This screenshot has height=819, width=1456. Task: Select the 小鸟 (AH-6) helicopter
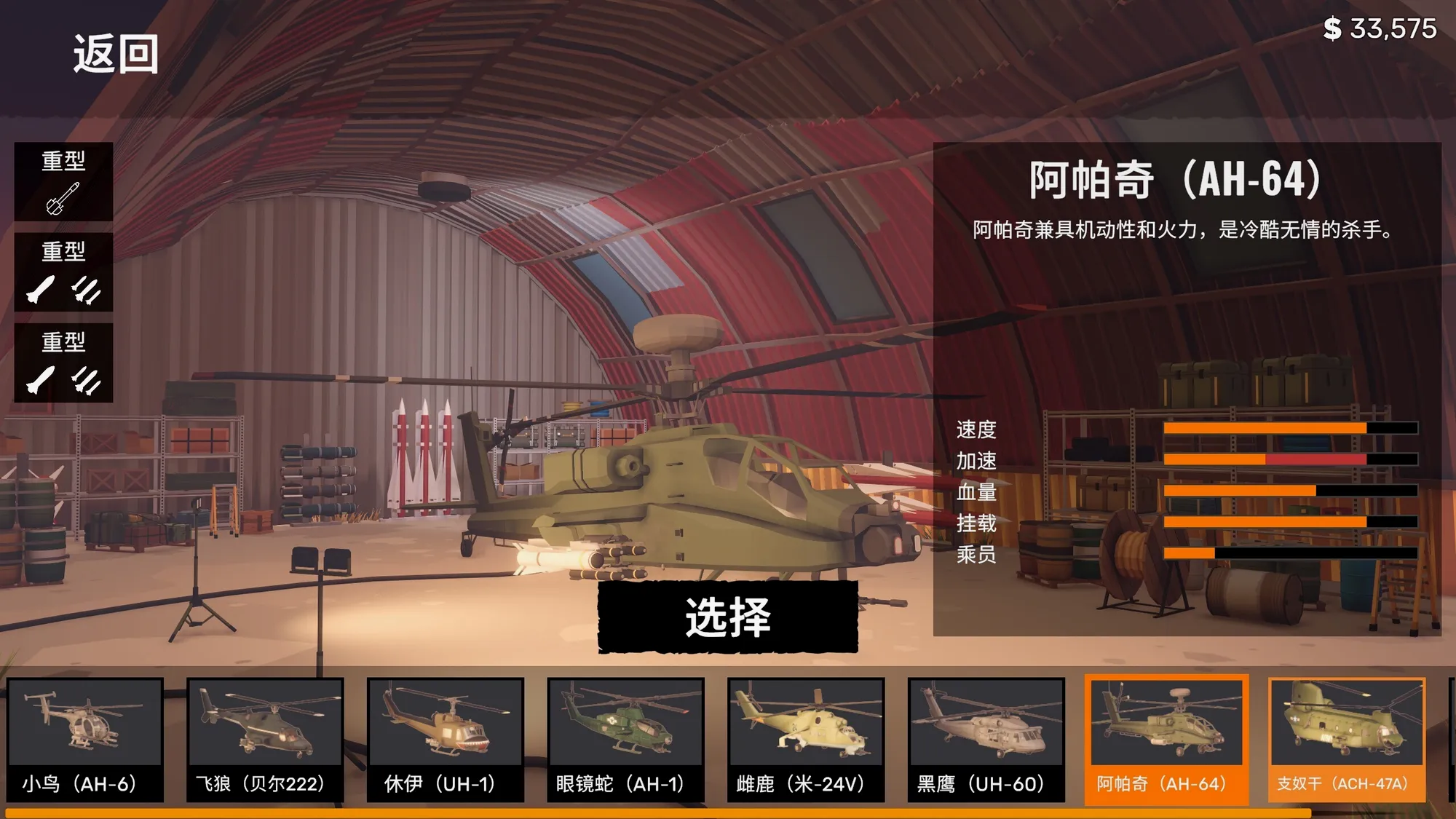click(85, 740)
